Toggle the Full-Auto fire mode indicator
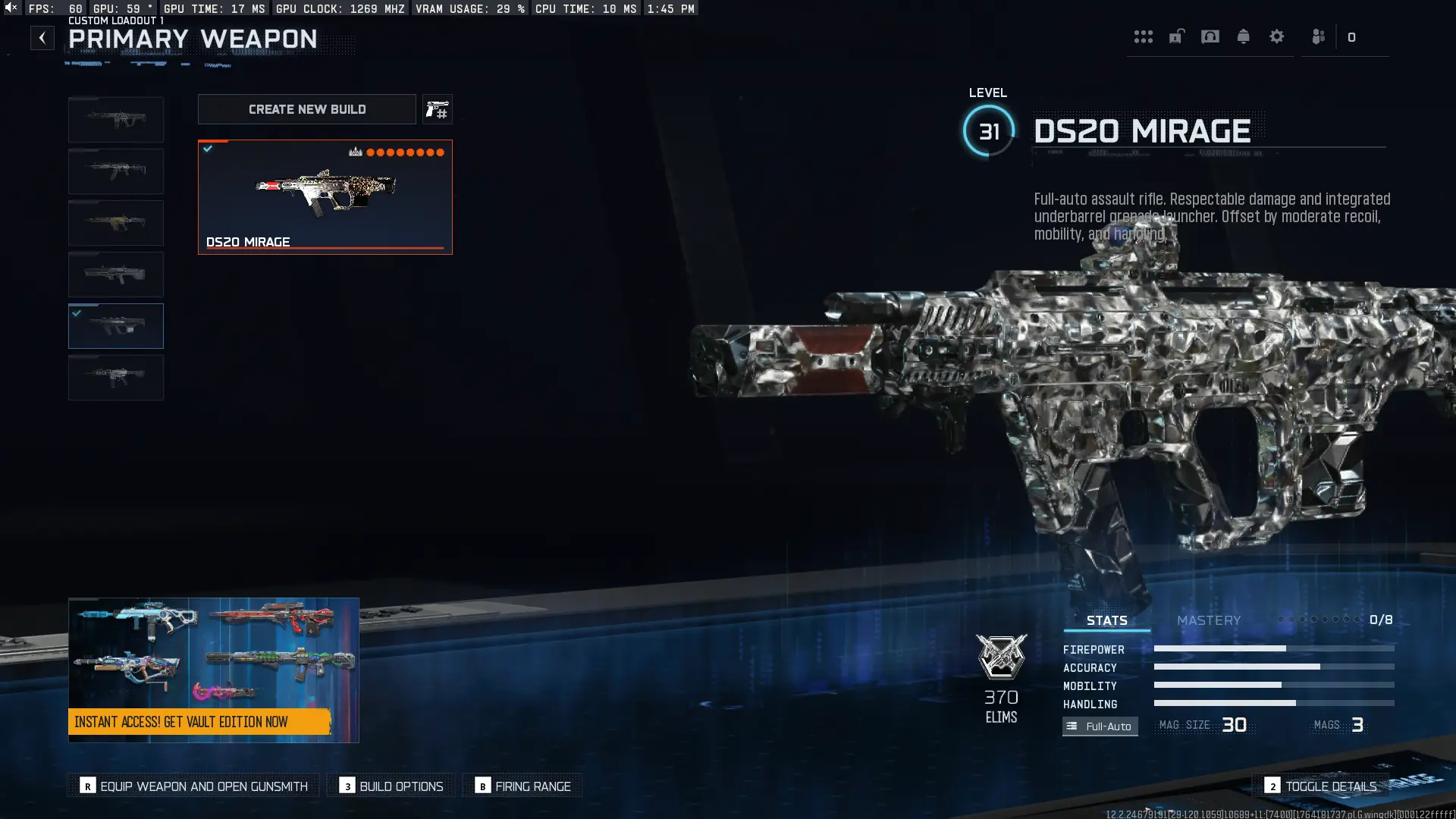1456x819 pixels. point(1100,726)
